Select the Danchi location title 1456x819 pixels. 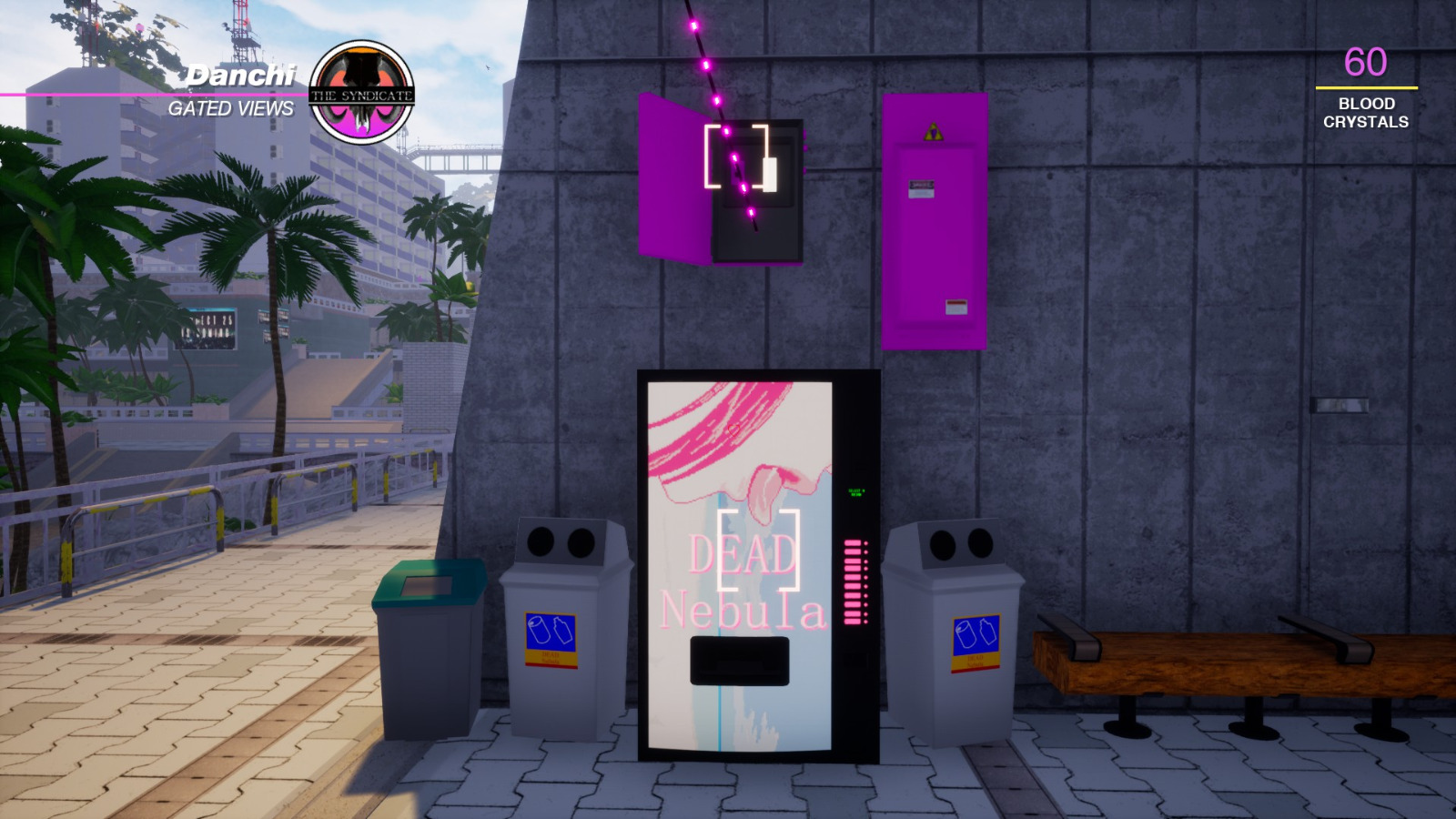pos(240,74)
